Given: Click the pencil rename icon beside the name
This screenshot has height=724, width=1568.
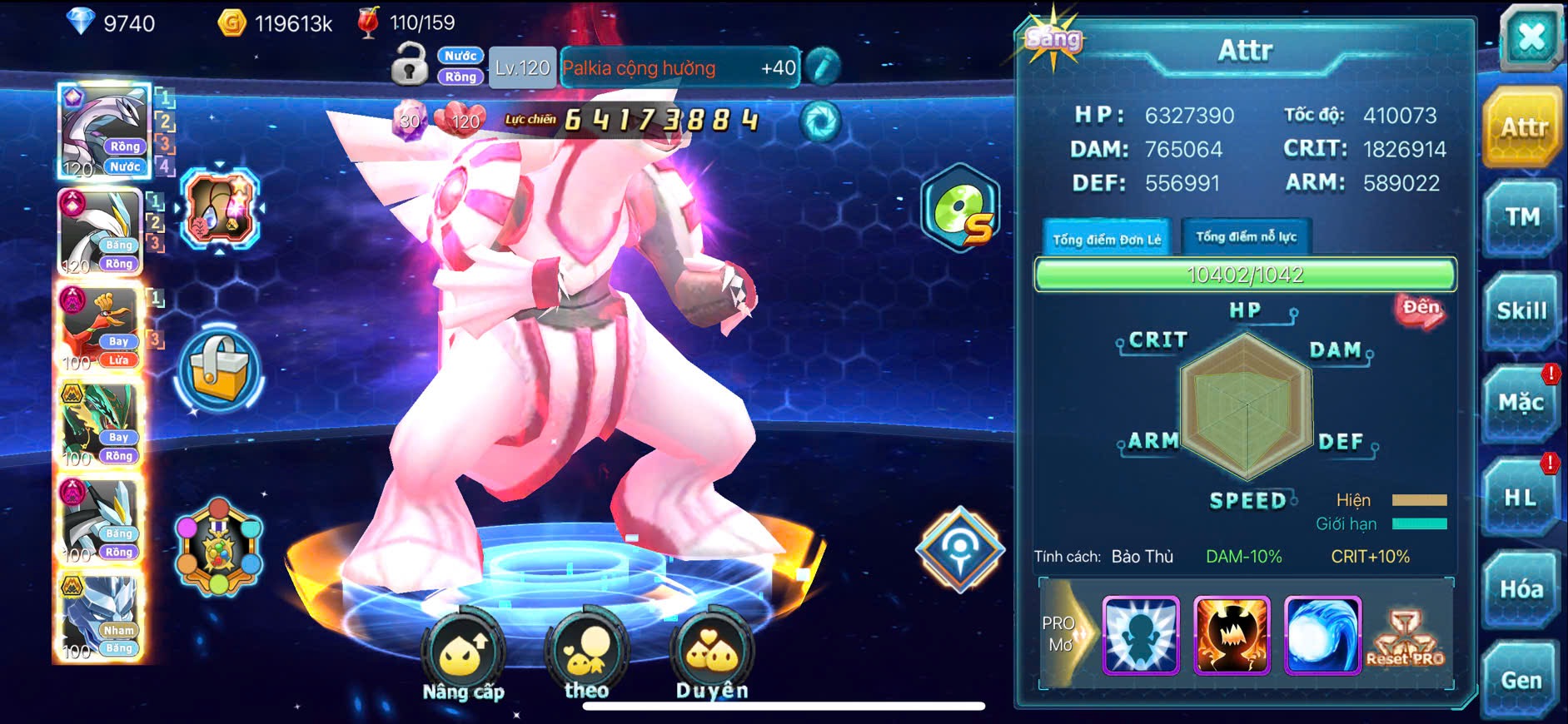Looking at the screenshot, I should point(823,67).
